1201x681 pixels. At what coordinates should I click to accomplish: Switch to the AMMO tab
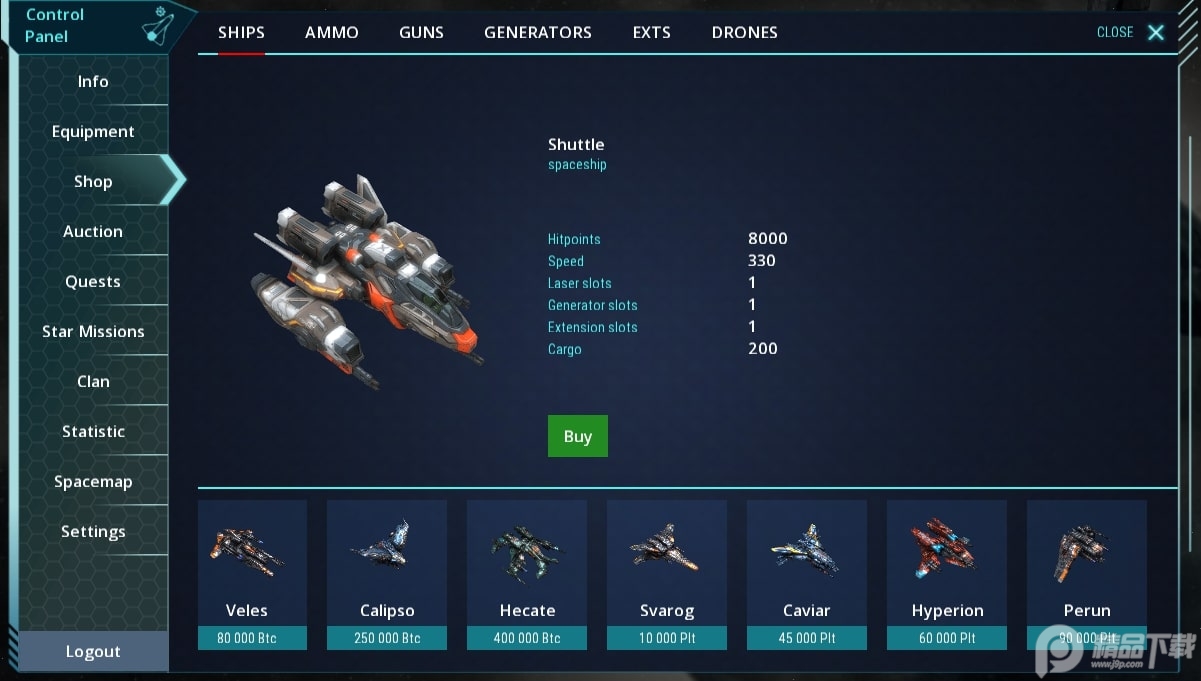point(331,32)
